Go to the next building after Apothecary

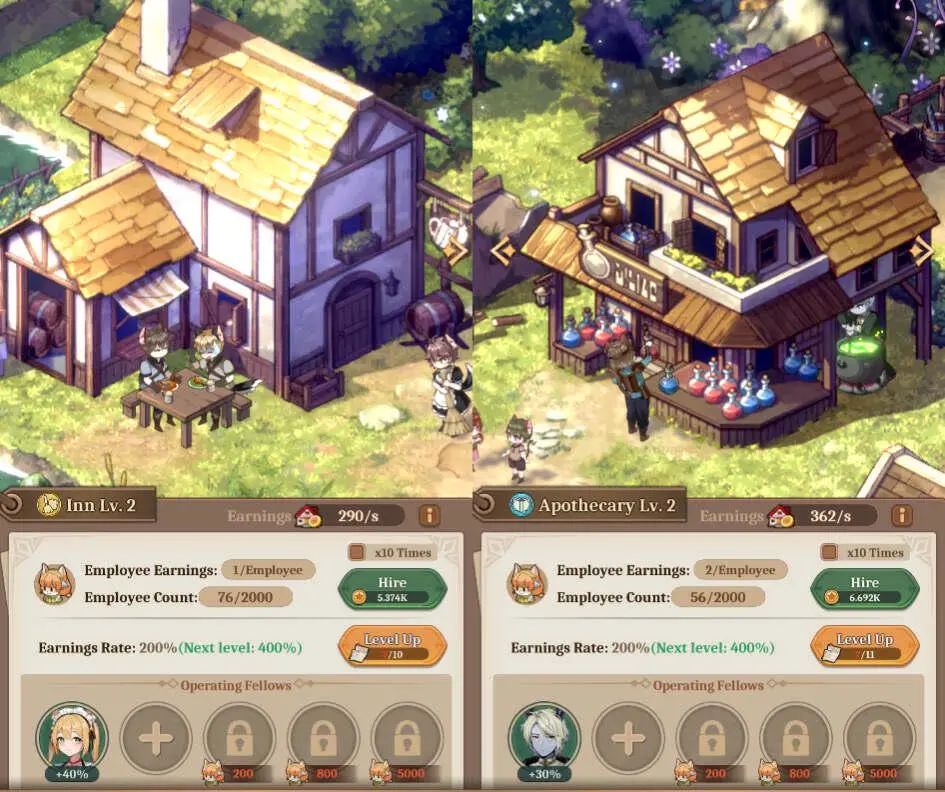pos(923,250)
